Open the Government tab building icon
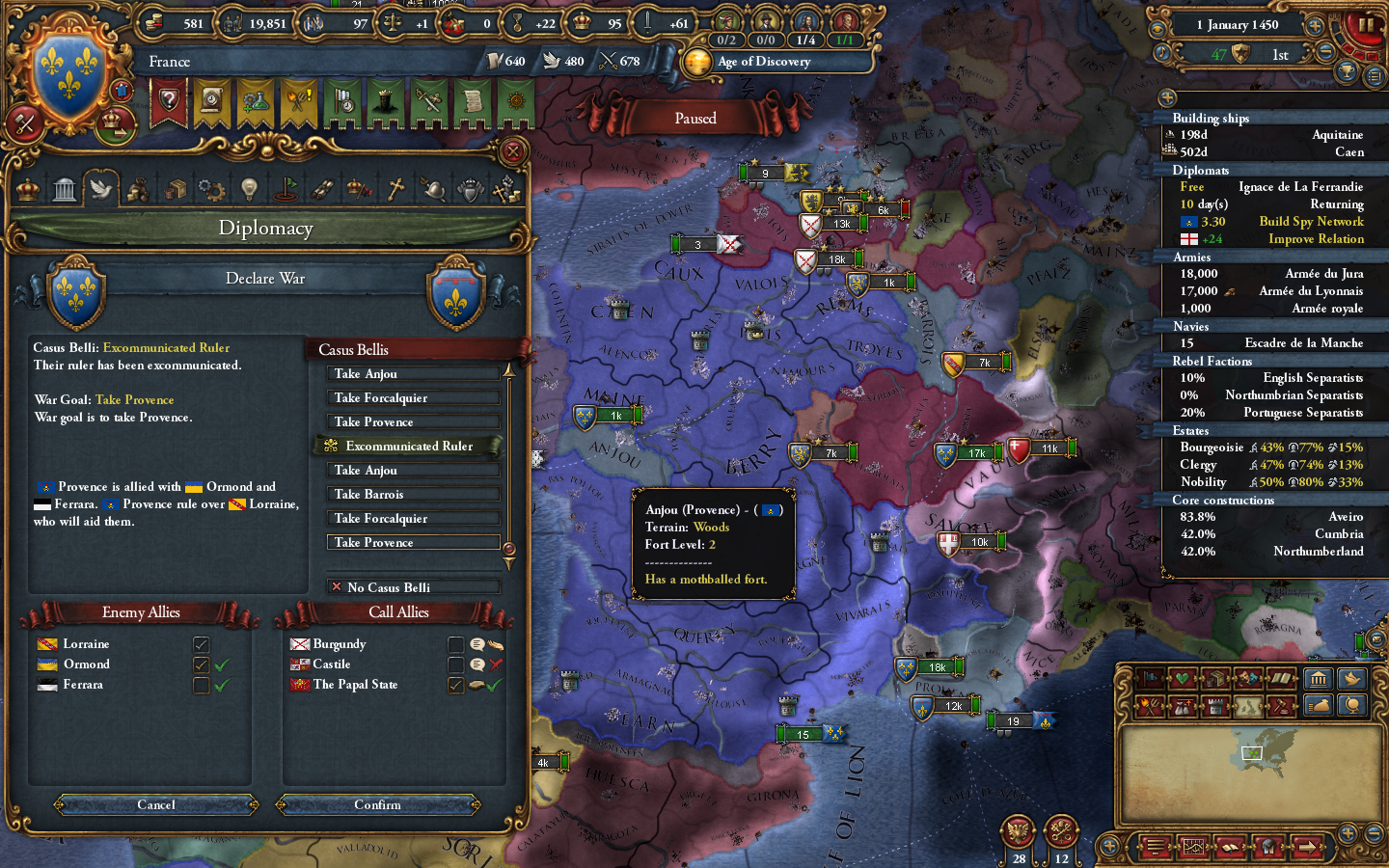This screenshot has height=868, width=1389. pos(64,189)
